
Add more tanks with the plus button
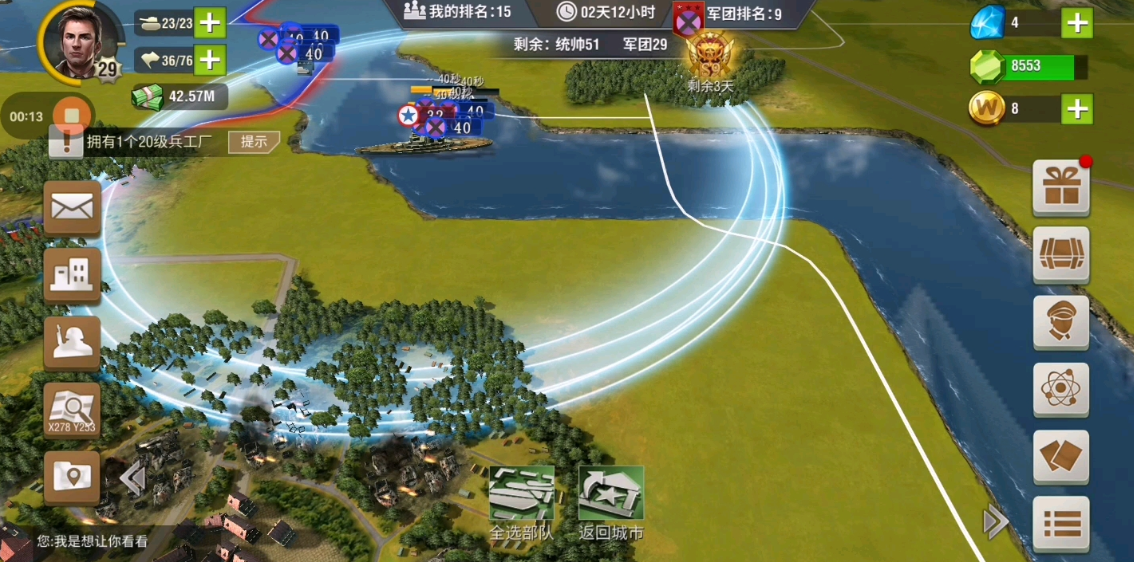209,23
